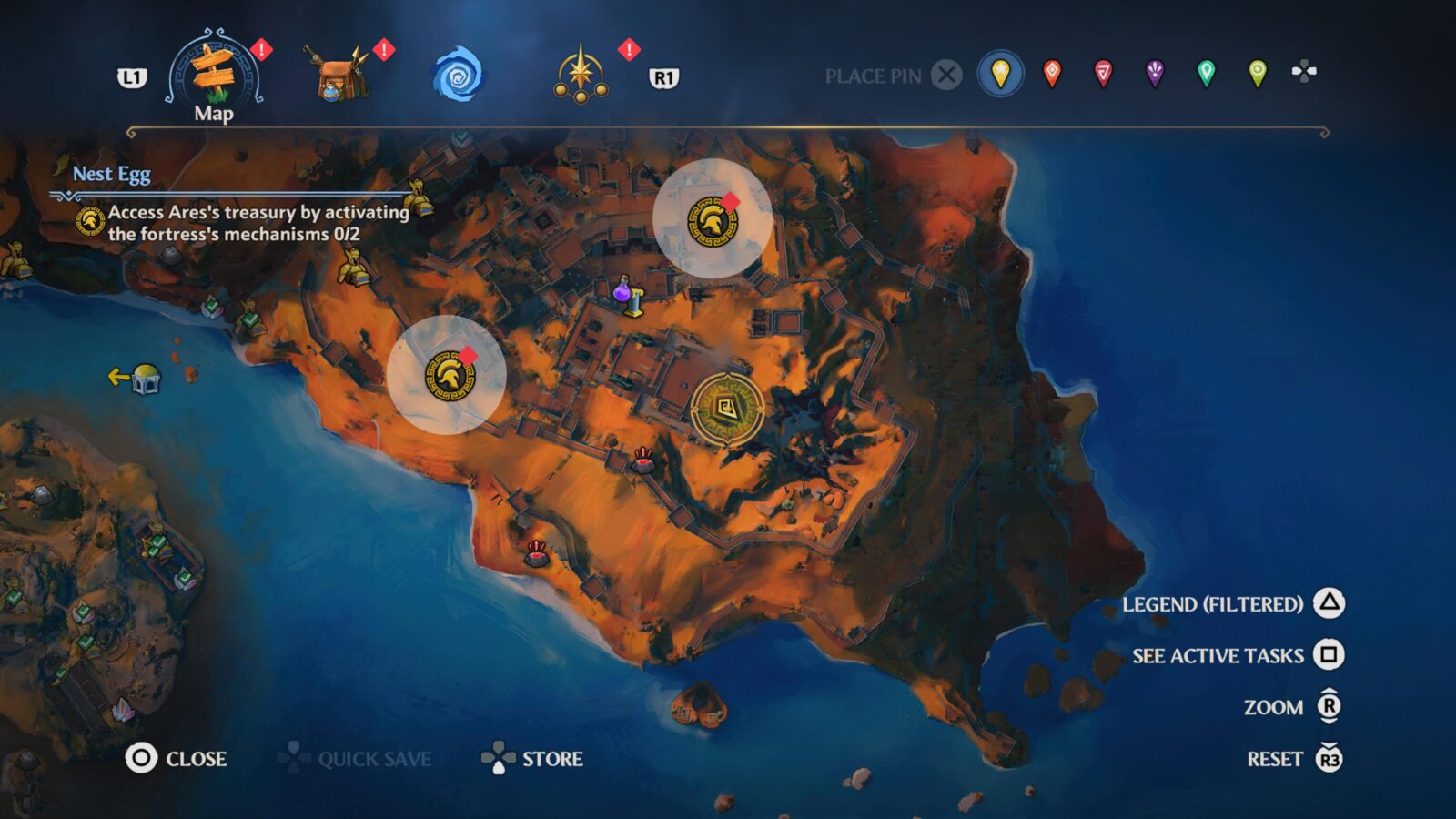Open the Legend (Filtered) panel
1456x819 pixels.
(1214, 603)
